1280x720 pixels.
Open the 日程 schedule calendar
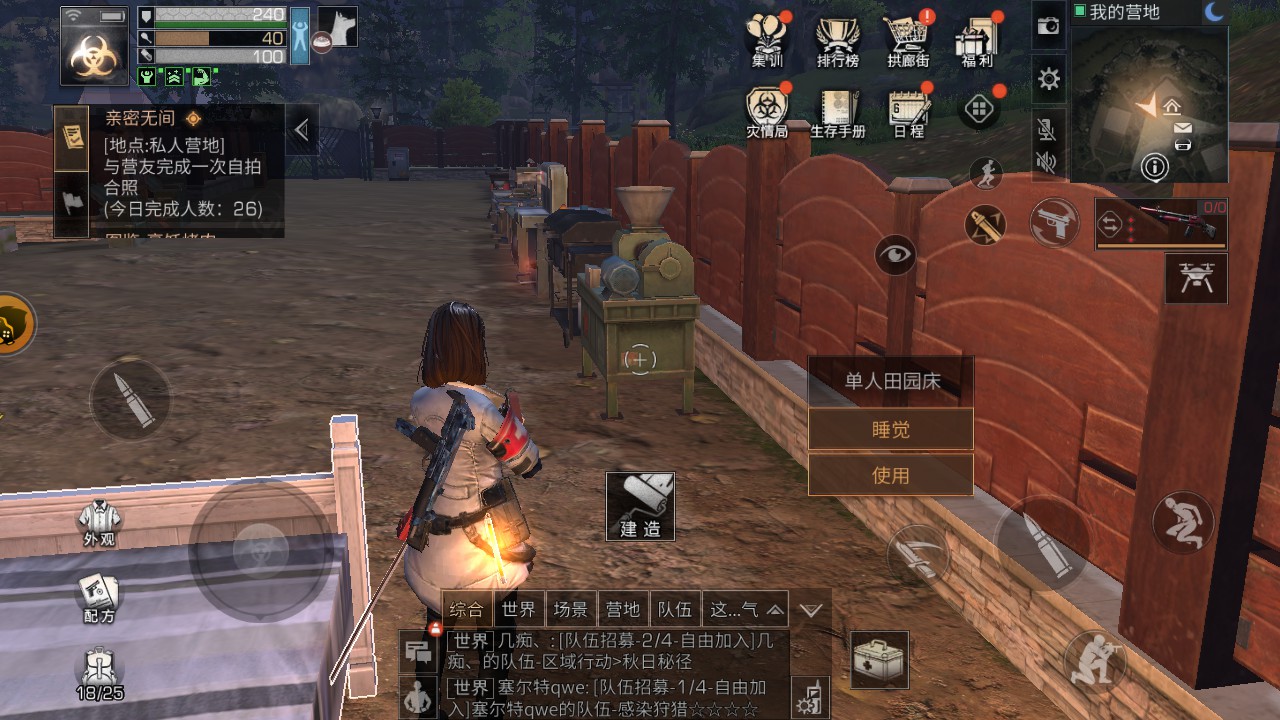pyautogui.click(x=908, y=111)
